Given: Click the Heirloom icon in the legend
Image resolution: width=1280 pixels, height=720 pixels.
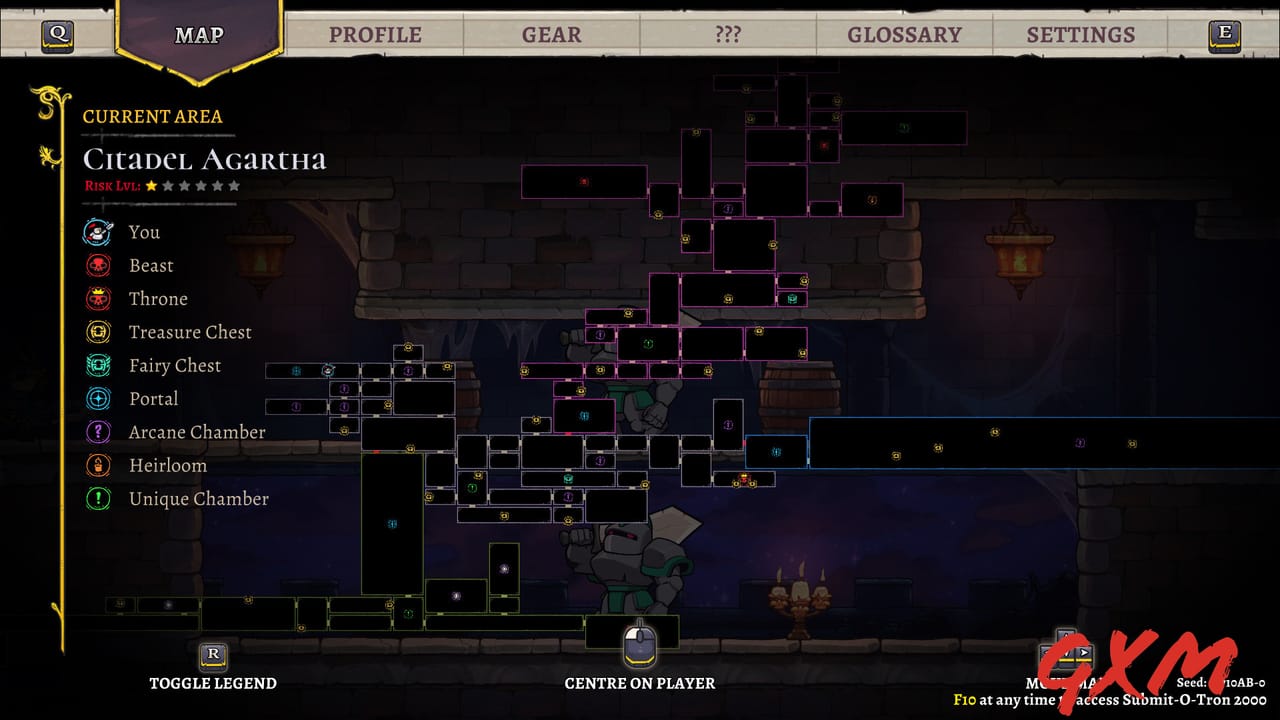Looking at the screenshot, I should click(97, 465).
